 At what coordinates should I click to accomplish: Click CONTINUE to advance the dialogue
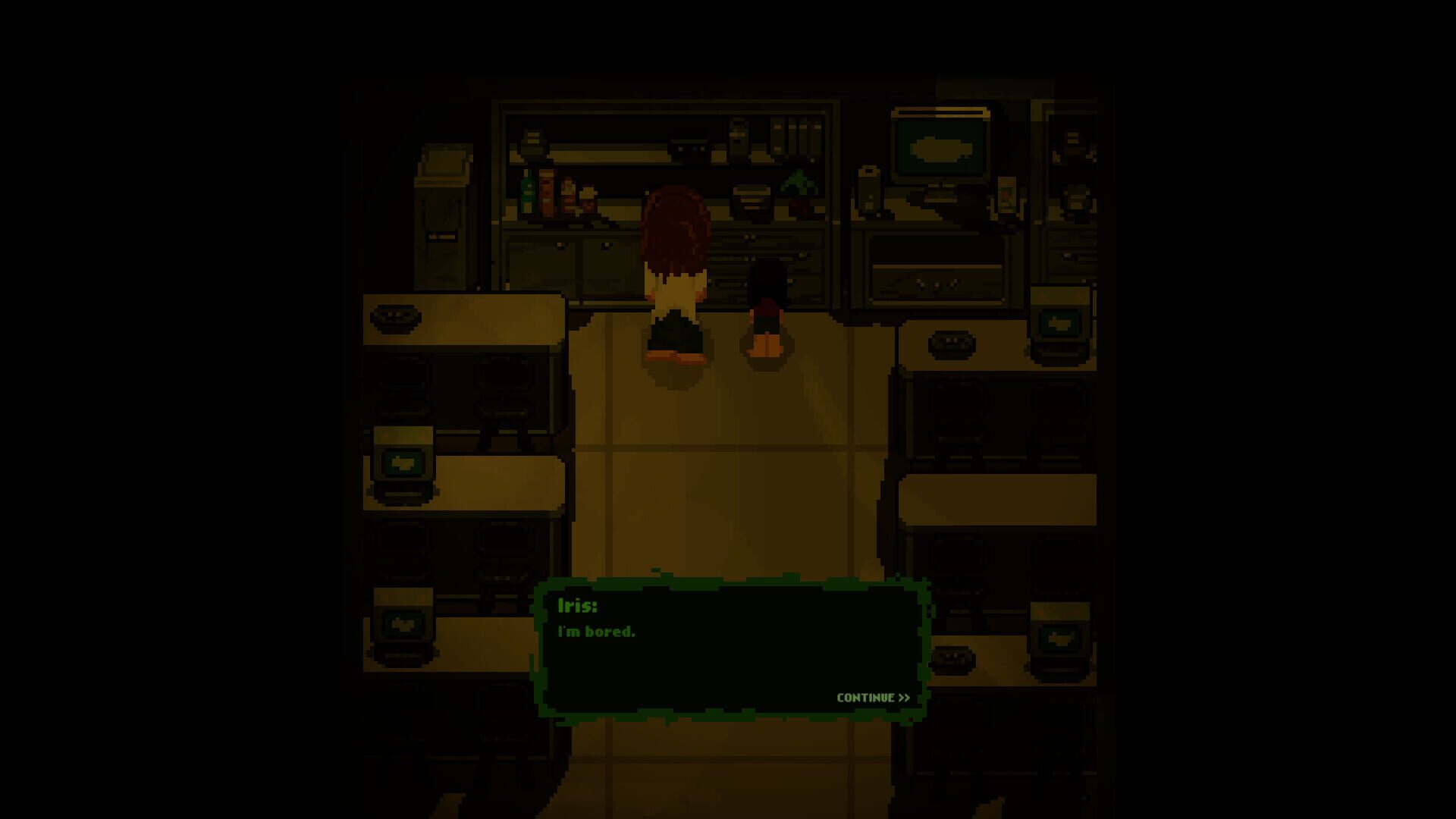(872, 697)
